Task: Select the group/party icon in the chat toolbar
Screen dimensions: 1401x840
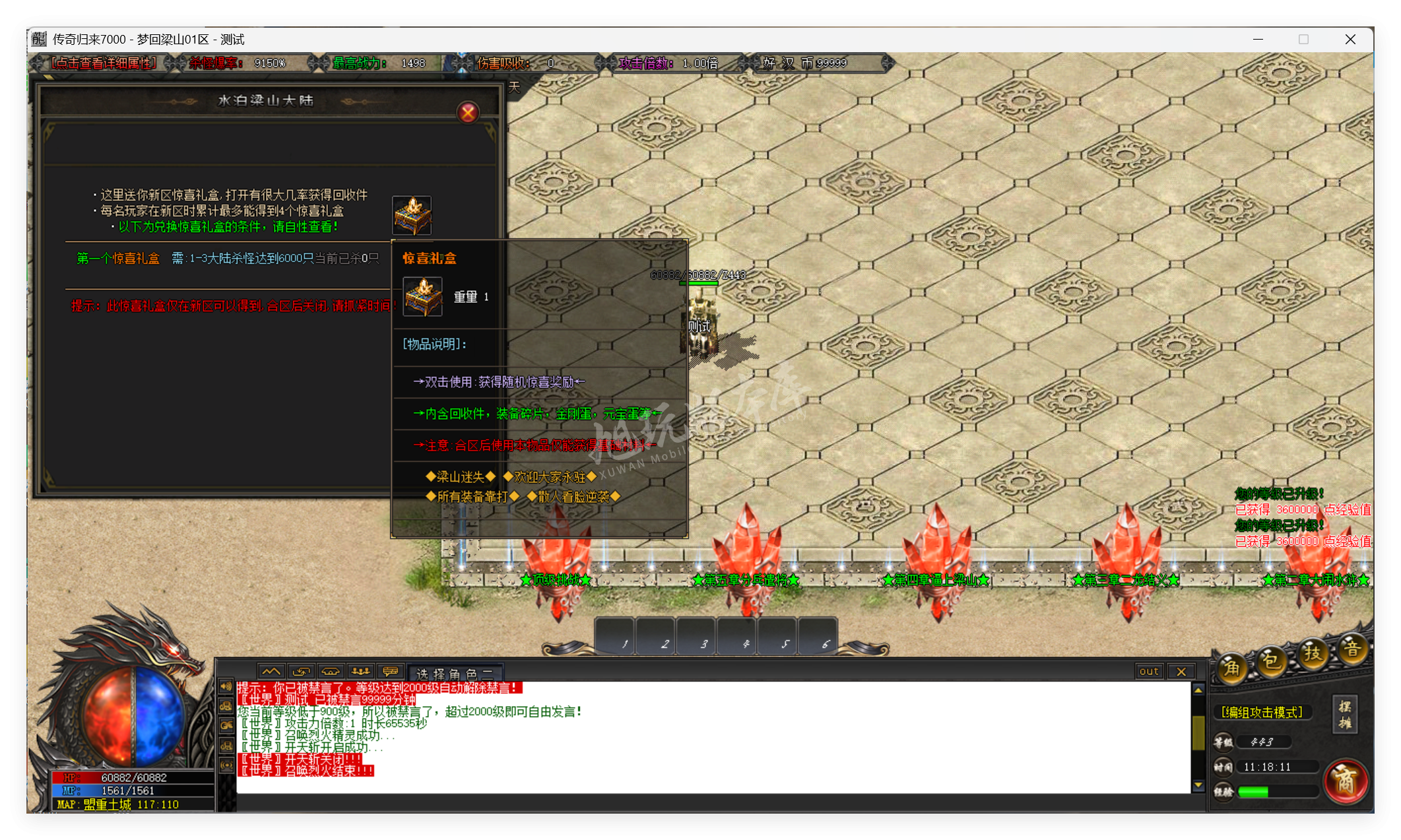Action: click(x=362, y=670)
